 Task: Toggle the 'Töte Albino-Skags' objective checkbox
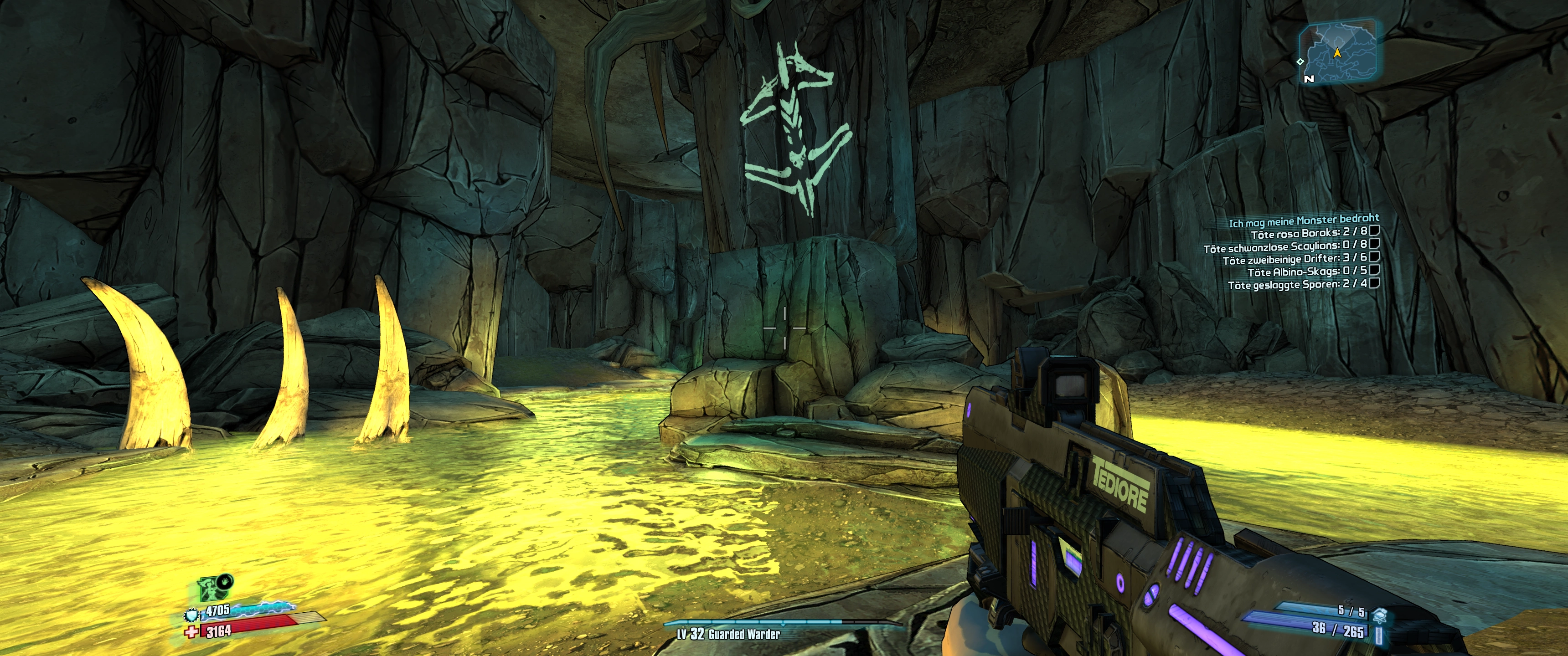[x=1374, y=270]
